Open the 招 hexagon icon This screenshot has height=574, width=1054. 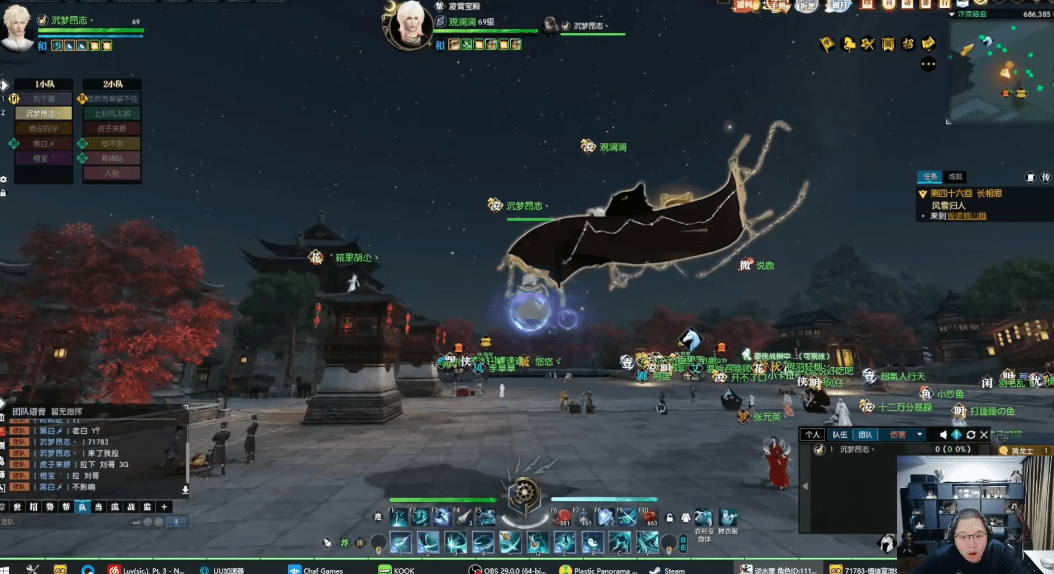tap(908, 44)
